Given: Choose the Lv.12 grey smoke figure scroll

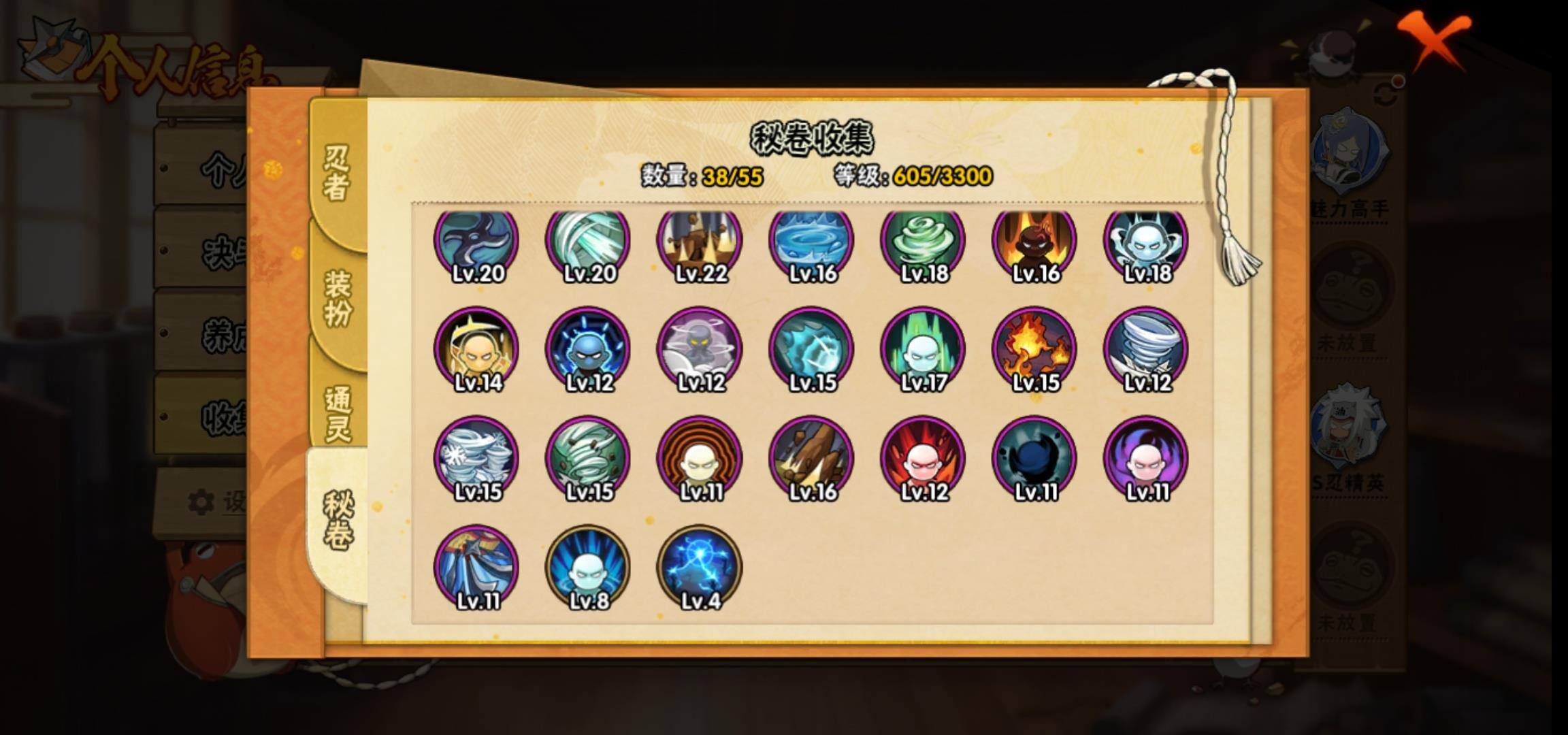Looking at the screenshot, I should 700,349.
